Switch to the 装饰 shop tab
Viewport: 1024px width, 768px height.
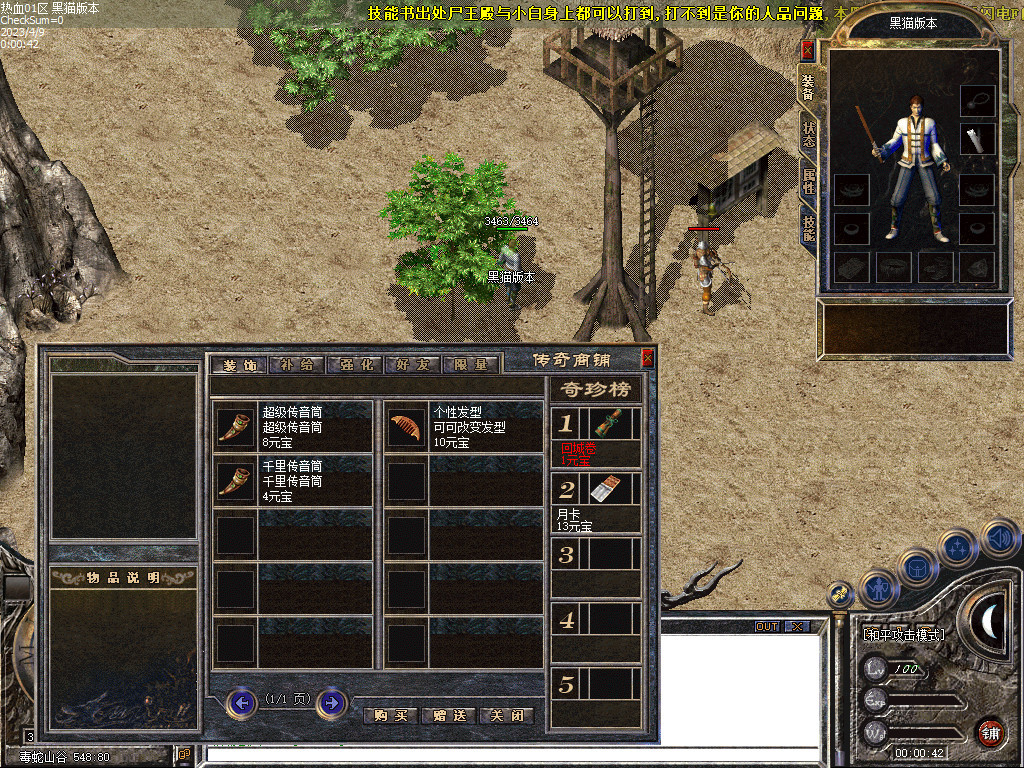click(239, 365)
